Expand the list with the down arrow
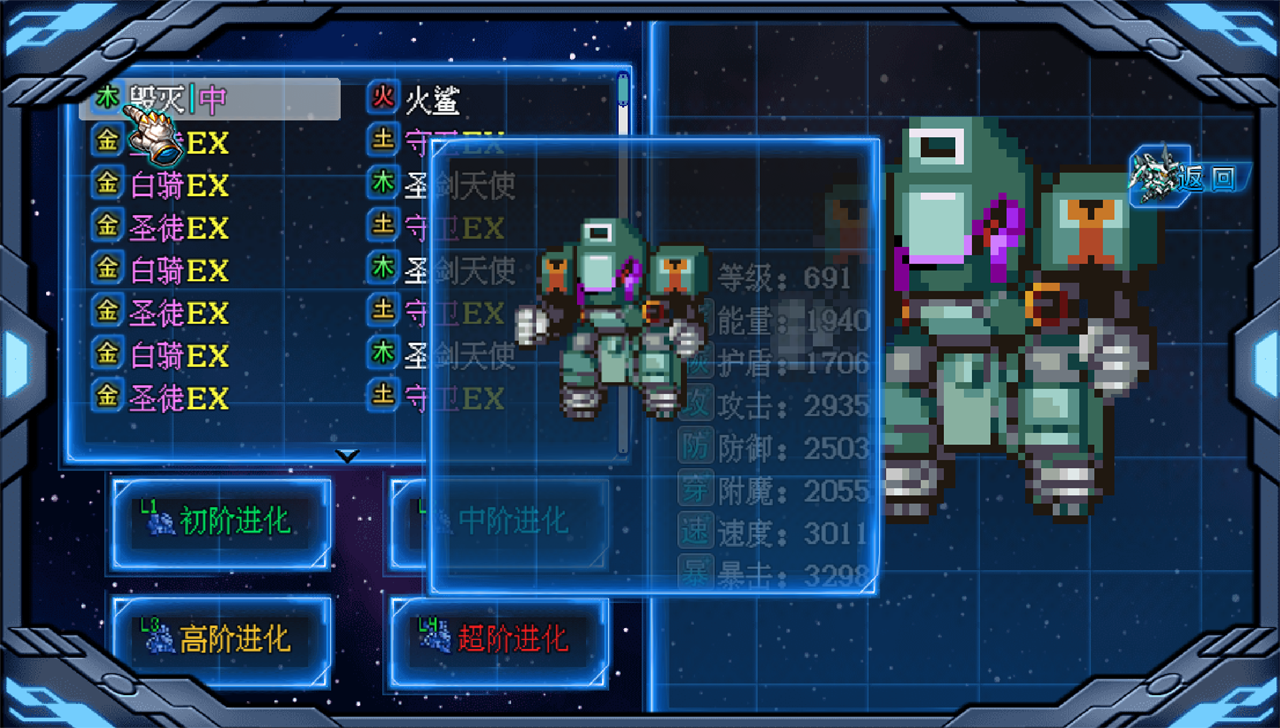 click(346, 454)
